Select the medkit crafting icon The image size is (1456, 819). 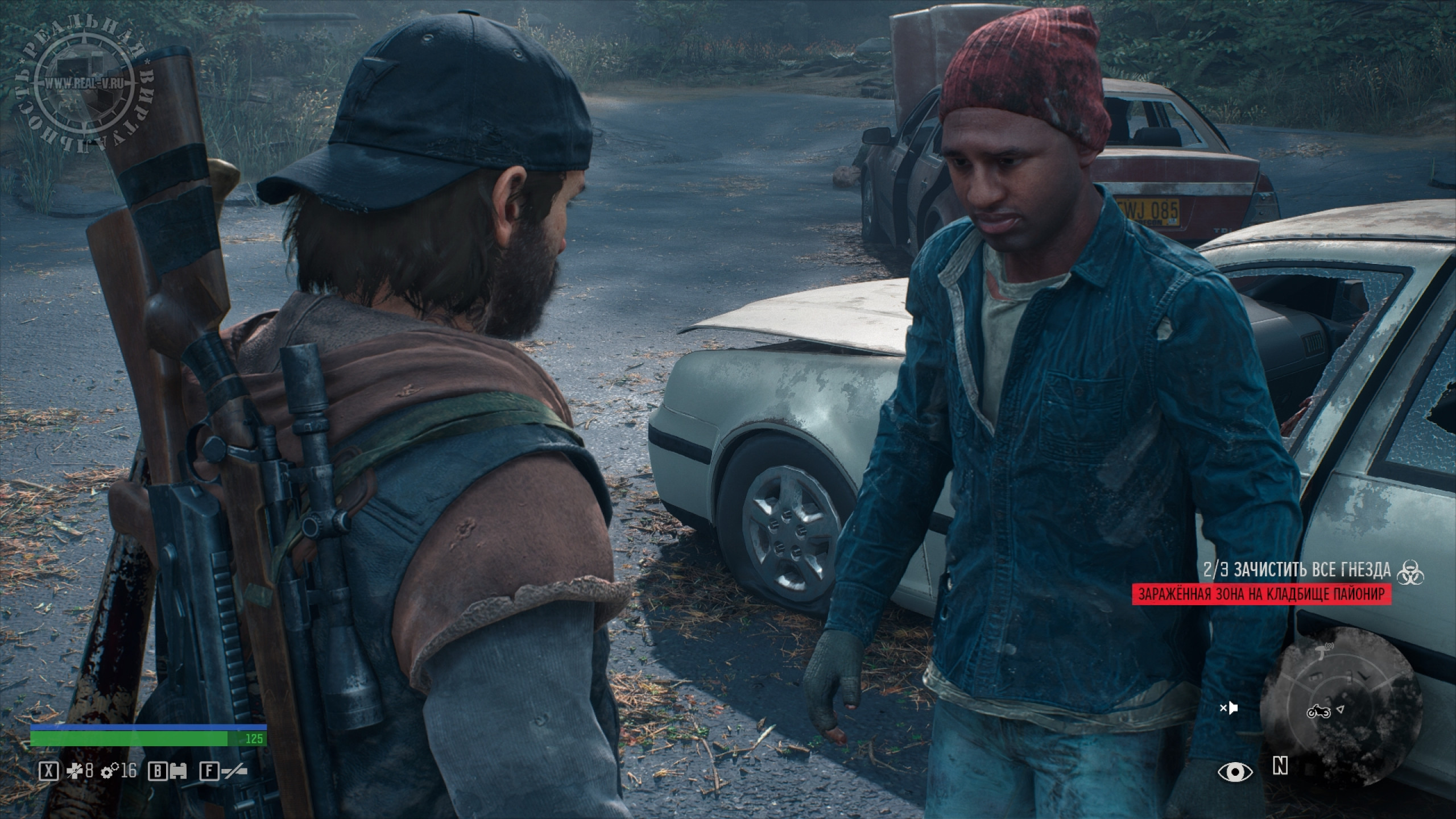(75, 771)
